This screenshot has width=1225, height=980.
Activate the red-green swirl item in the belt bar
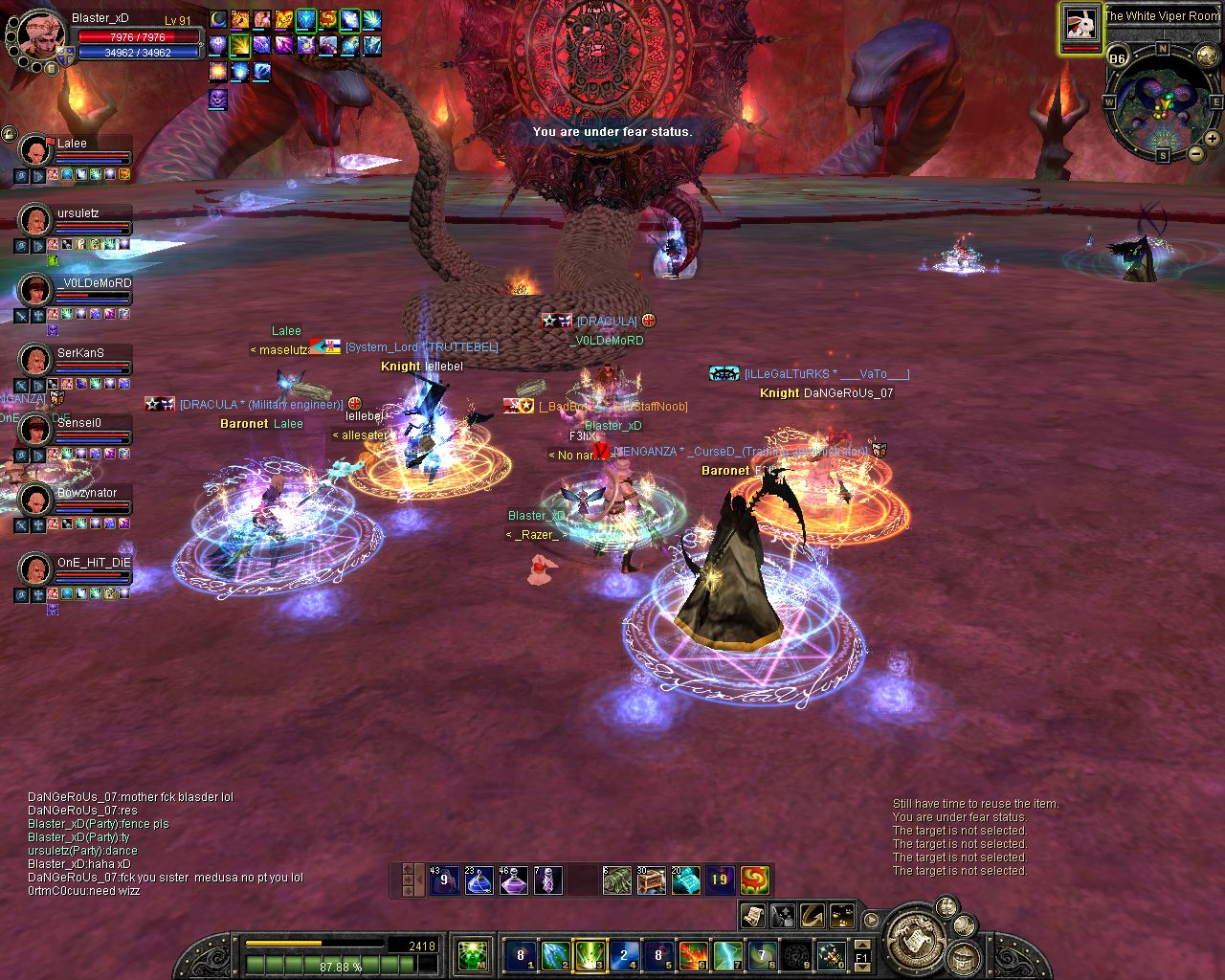point(754,880)
